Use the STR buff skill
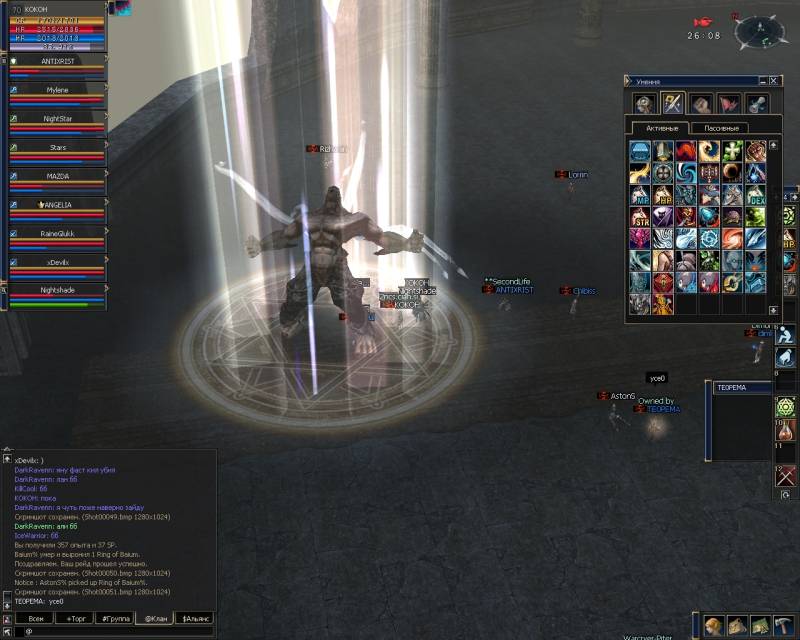Viewport: 800px width, 640px height. [640, 217]
